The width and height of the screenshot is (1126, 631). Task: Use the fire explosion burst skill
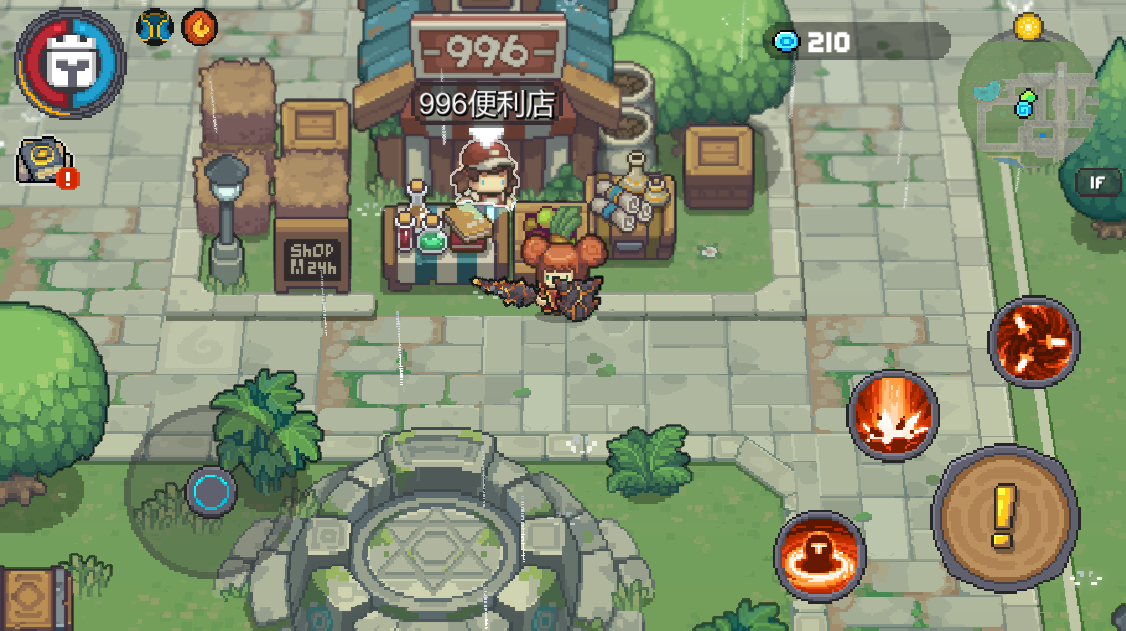(893, 414)
